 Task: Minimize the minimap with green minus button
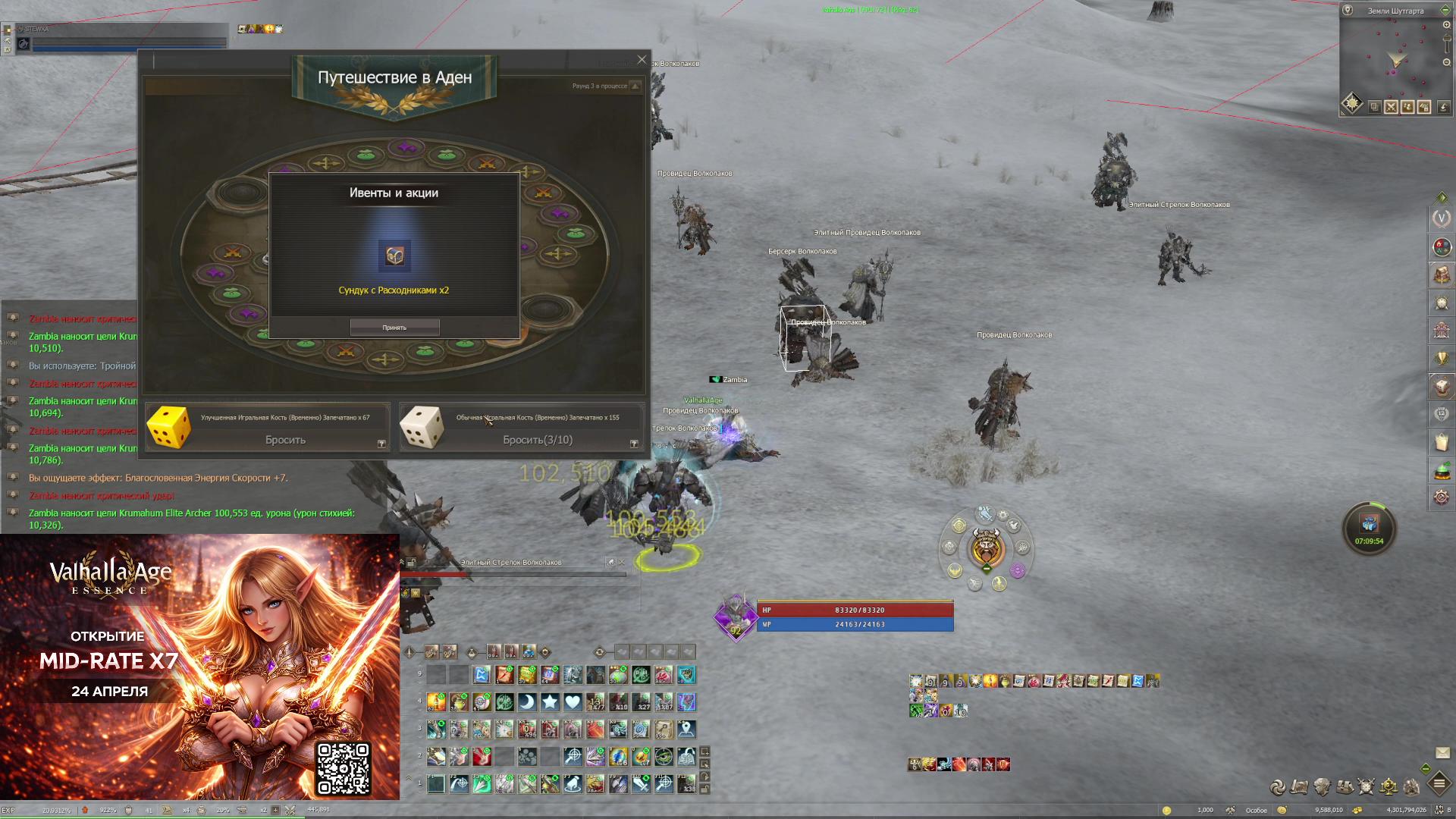tap(1445, 11)
